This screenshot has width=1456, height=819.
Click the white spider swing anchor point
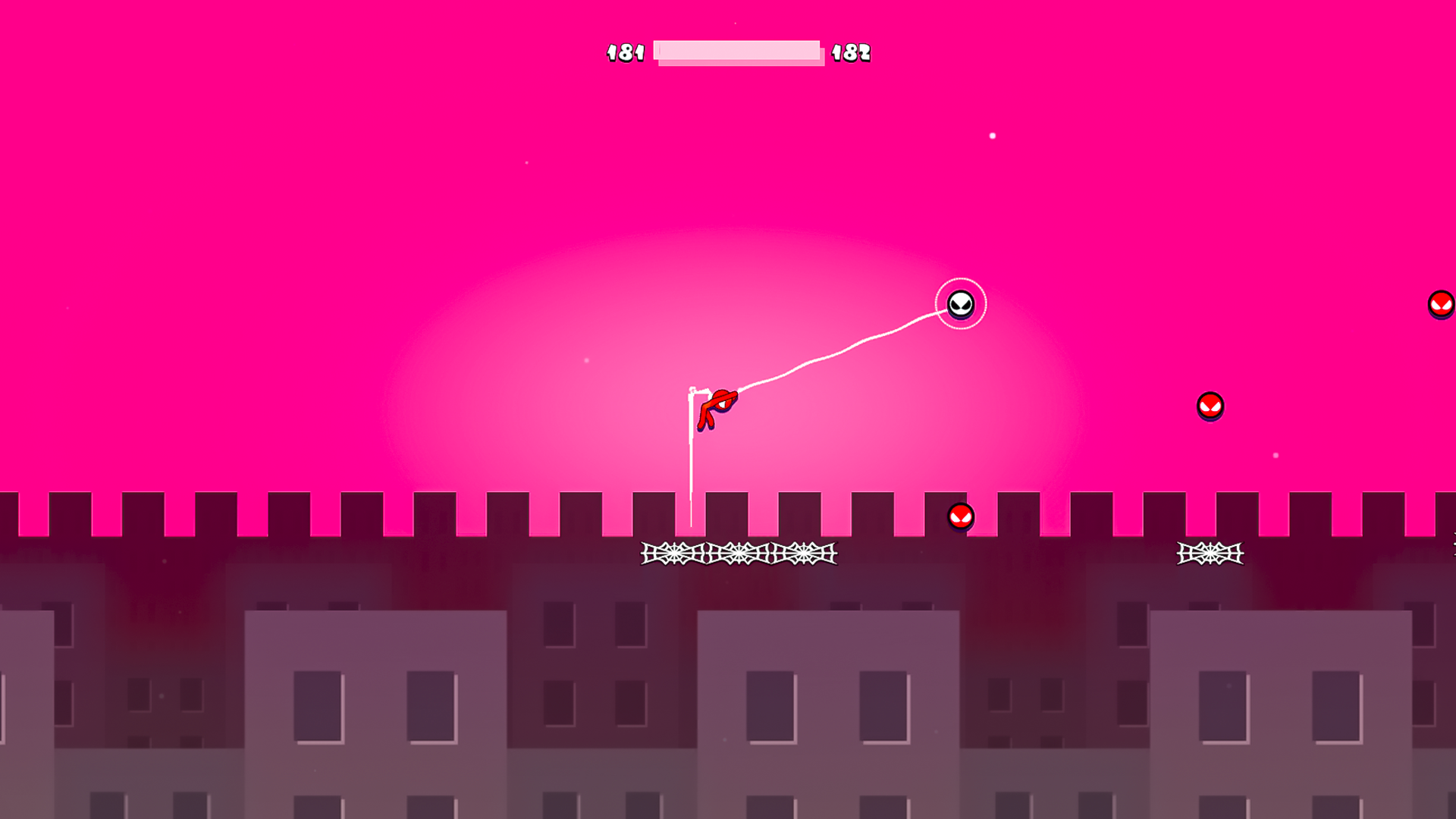(x=961, y=303)
